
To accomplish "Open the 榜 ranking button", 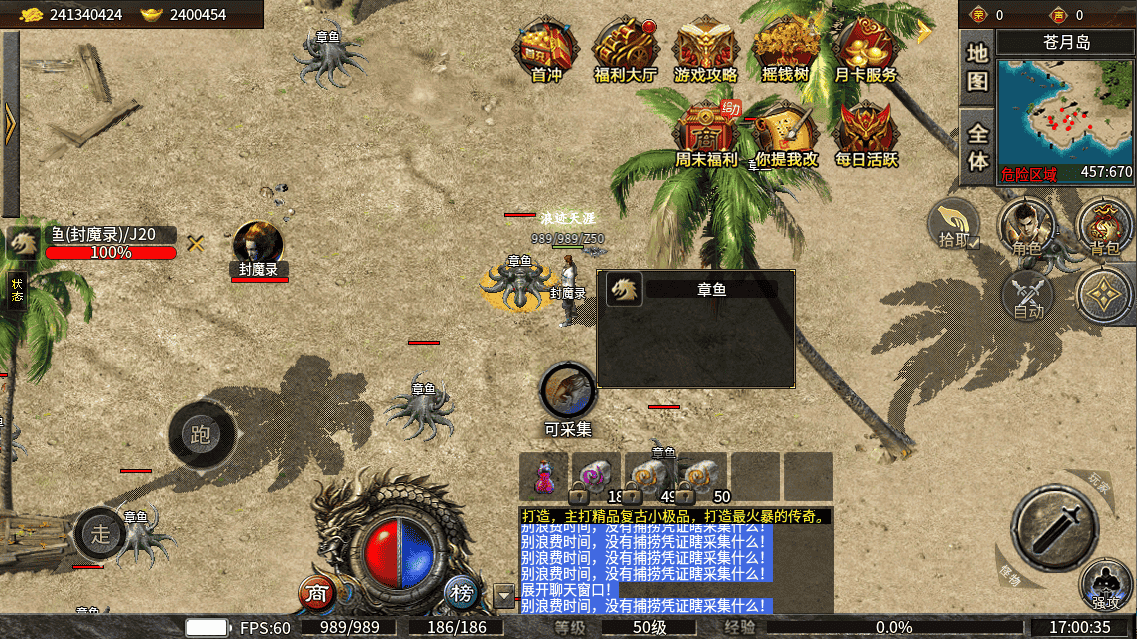I will pos(461,593).
